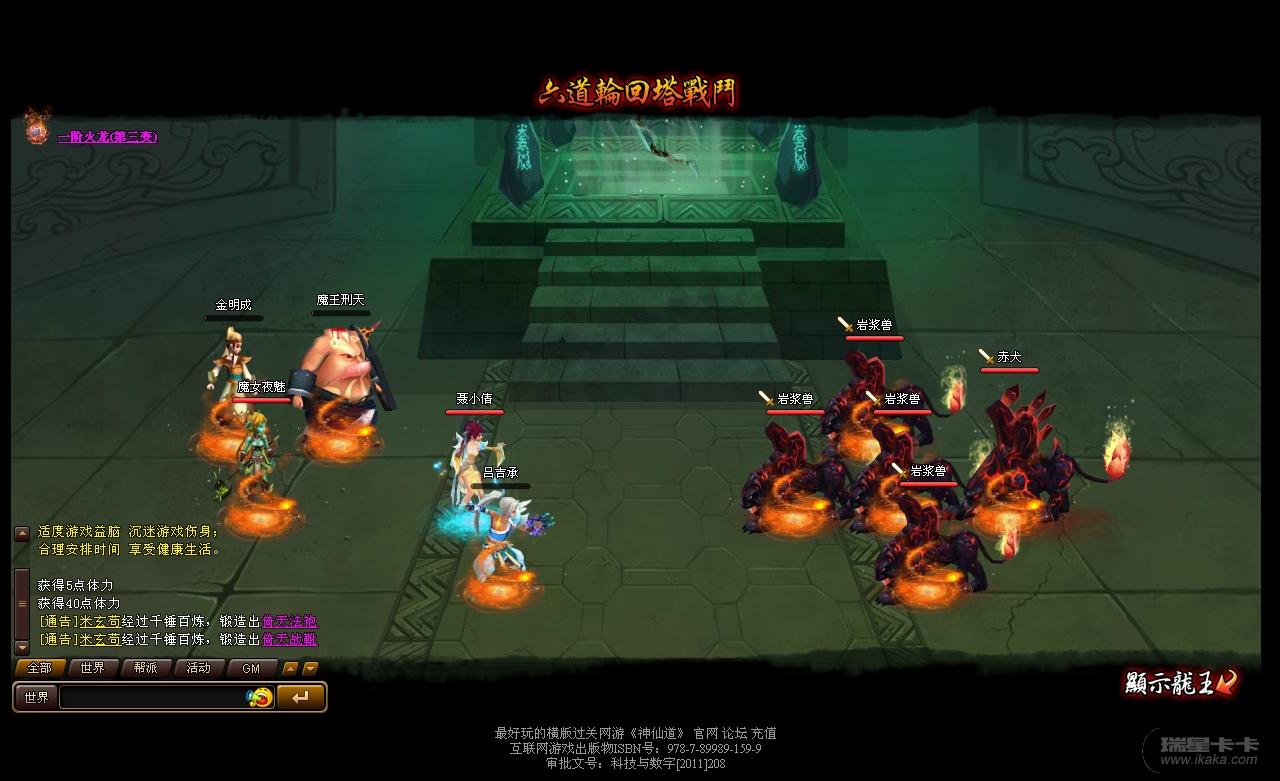Viewport: 1280px width, 781px height.
Task: Expand chat window with small up arrow
Action: click(x=290, y=668)
